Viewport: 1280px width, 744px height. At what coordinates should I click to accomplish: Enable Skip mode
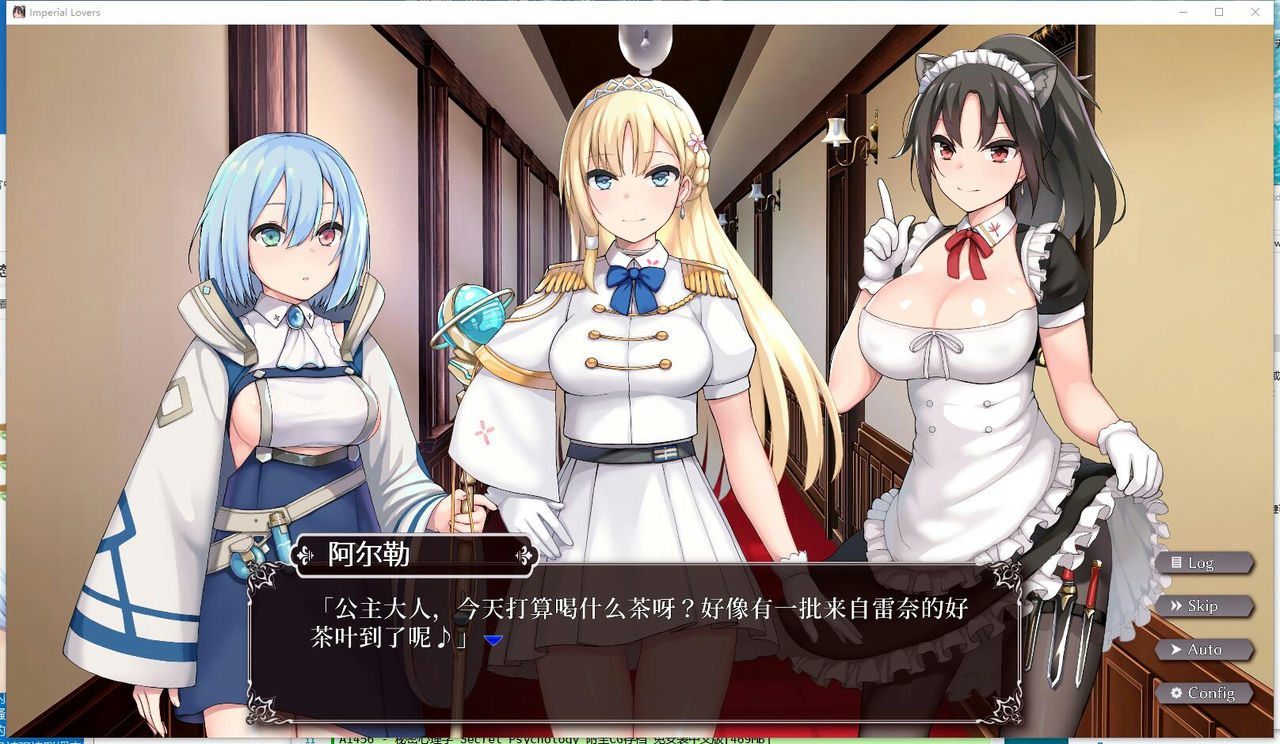point(1204,605)
